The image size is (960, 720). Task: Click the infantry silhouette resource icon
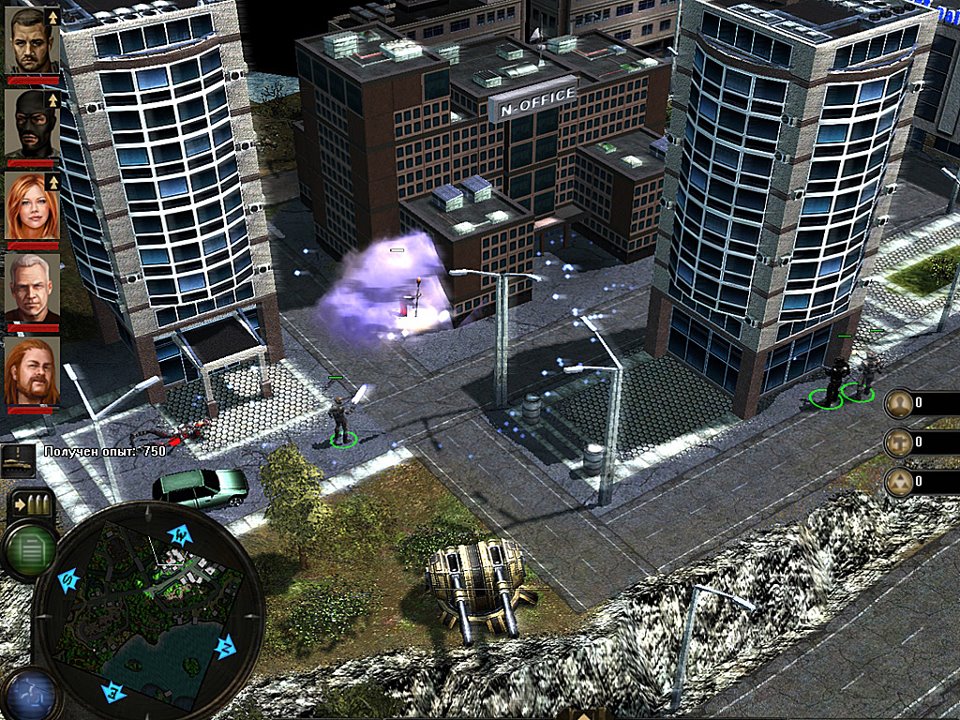tap(899, 404)
